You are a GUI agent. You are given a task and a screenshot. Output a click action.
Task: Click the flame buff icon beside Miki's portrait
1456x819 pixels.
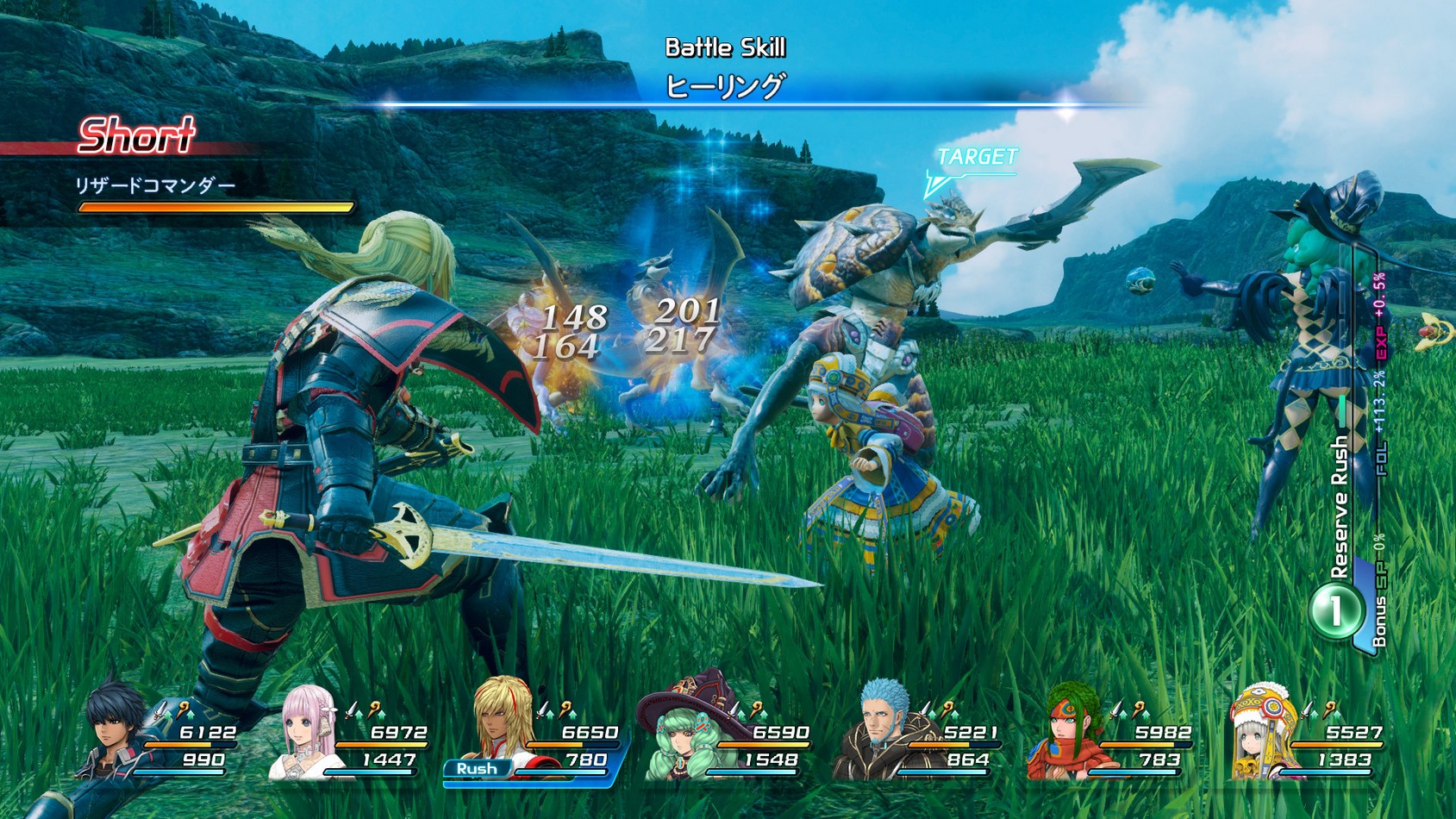374,707
